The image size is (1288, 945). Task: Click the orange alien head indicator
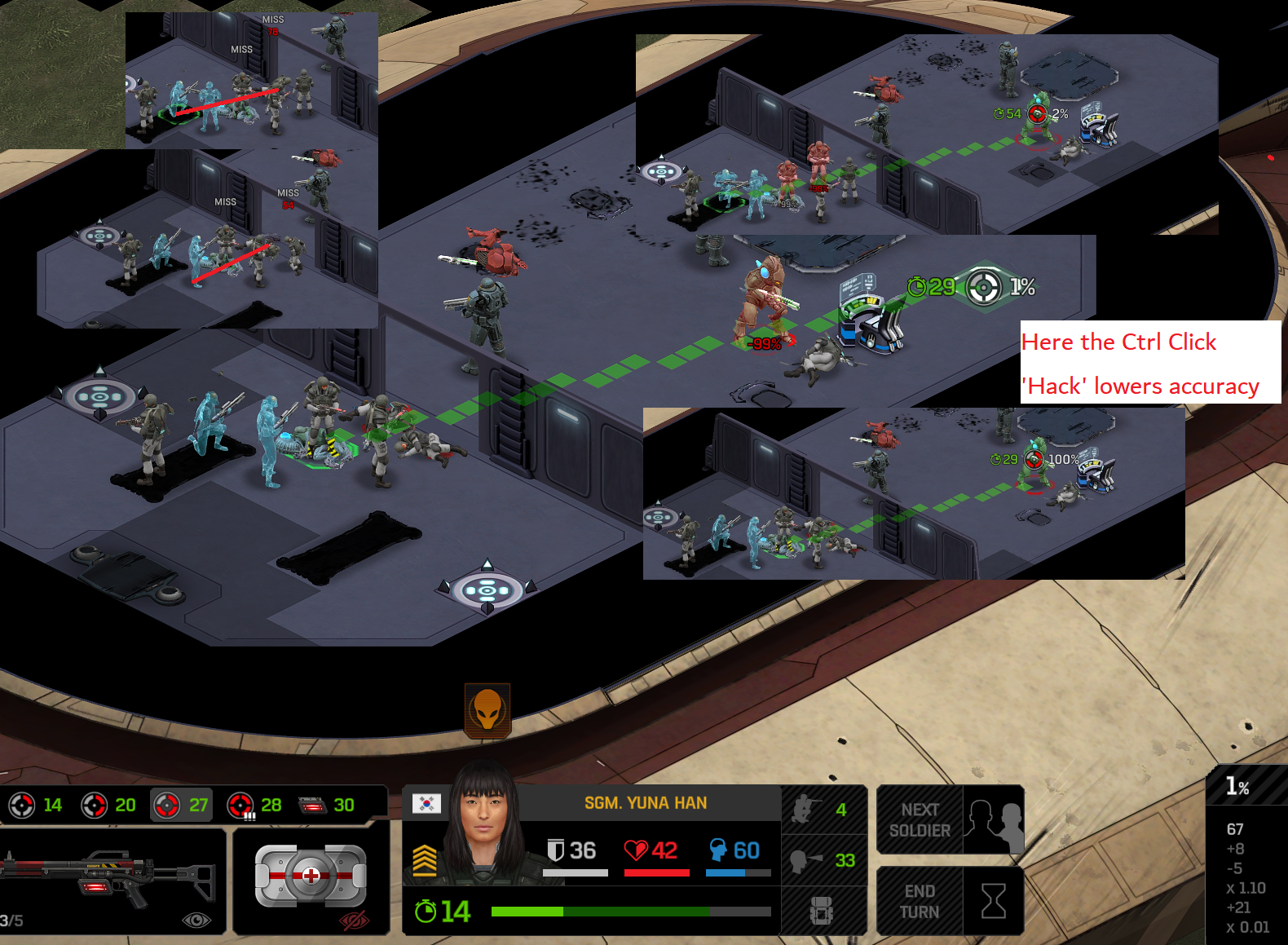click(x=487, y=710)
